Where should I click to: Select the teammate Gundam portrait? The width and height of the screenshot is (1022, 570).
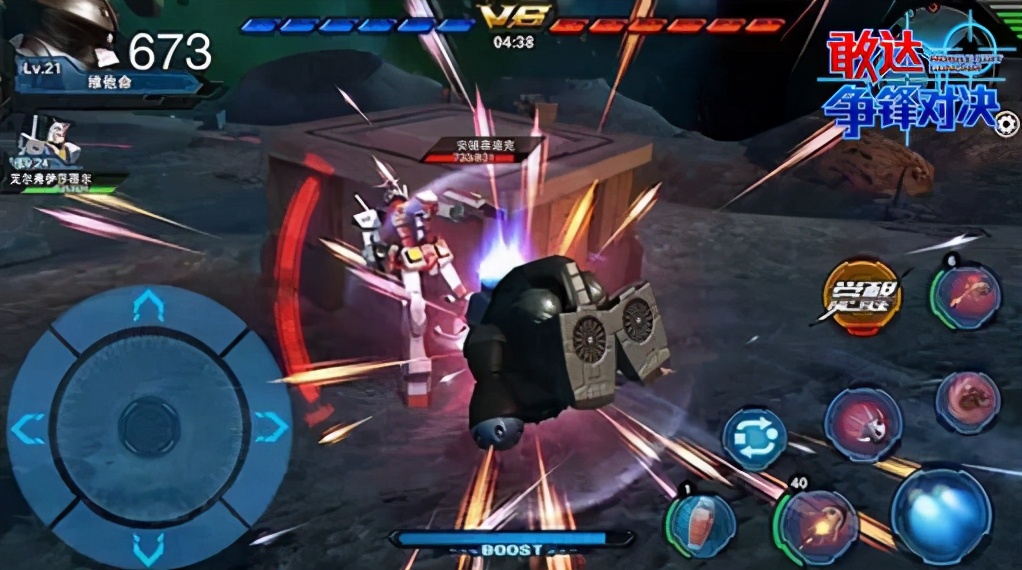coord(52,143)
